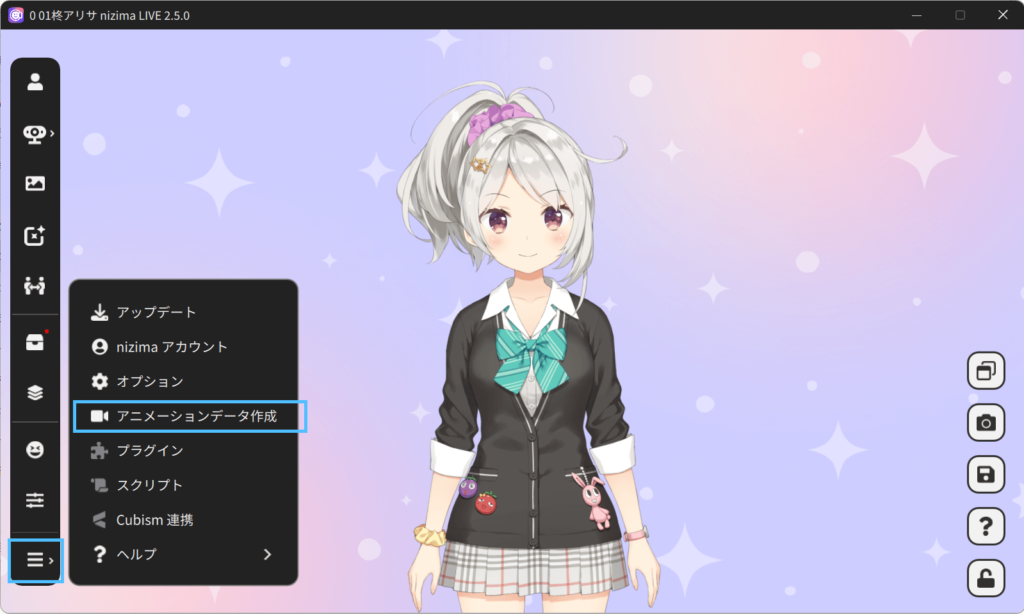1024x614 pixels.
Task: Choose Cubism 連携 menu entry
Action: tap(155, 520)
